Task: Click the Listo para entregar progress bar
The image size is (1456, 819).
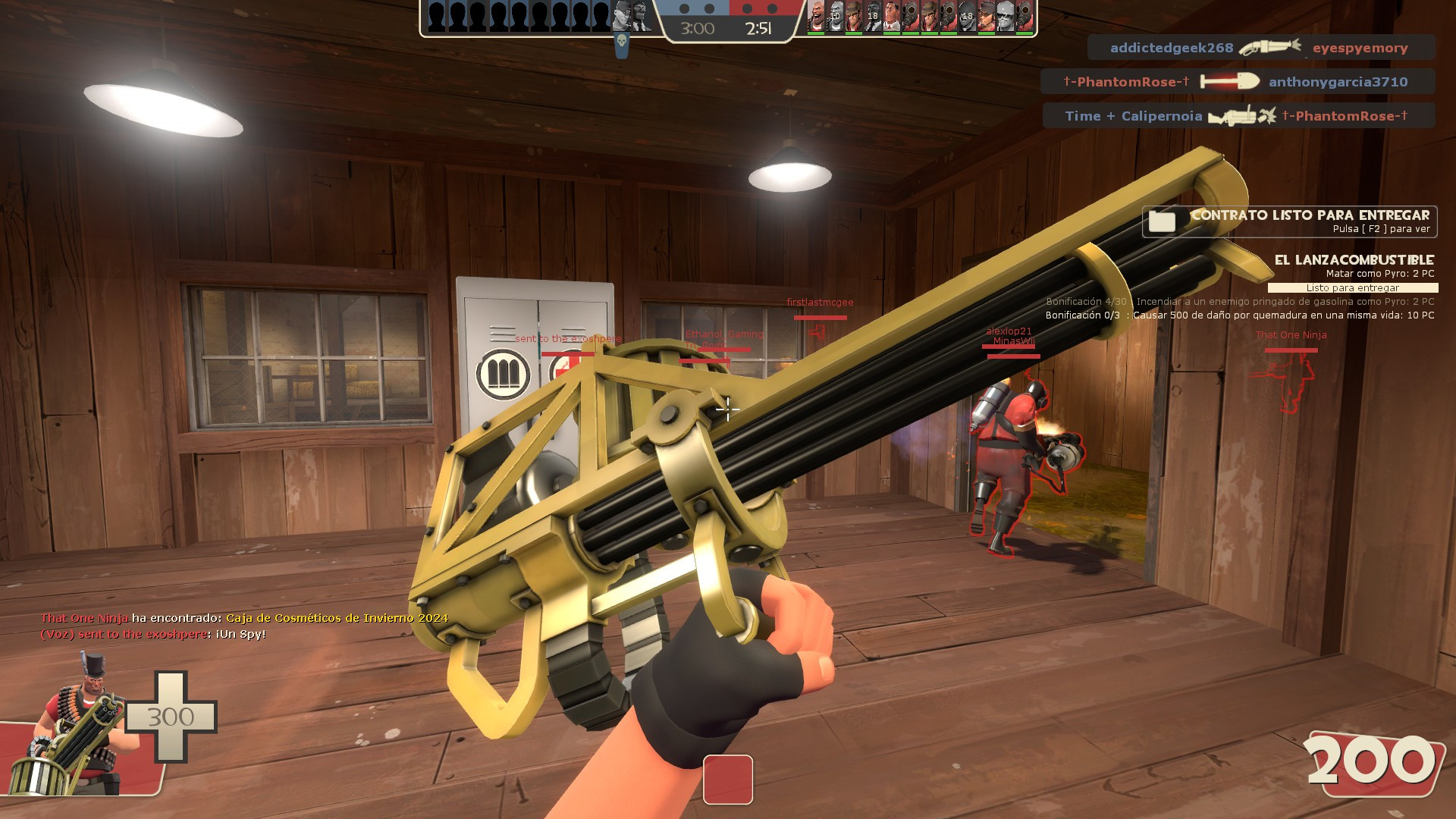Action: pyautogui.click(x=1351, y=288)
